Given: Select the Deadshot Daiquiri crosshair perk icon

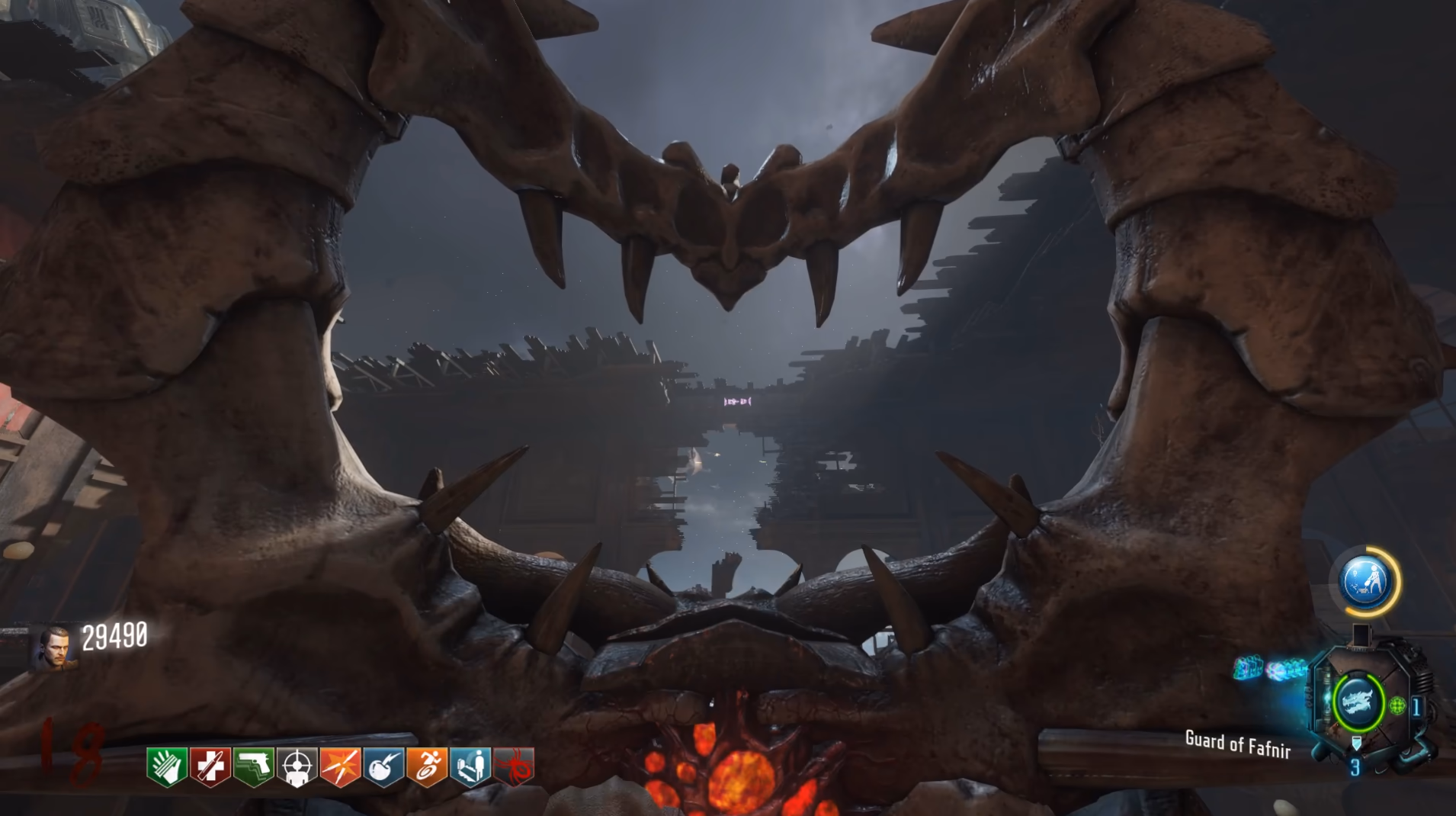Looking at the screenshot, I should (x=297, y=766).
